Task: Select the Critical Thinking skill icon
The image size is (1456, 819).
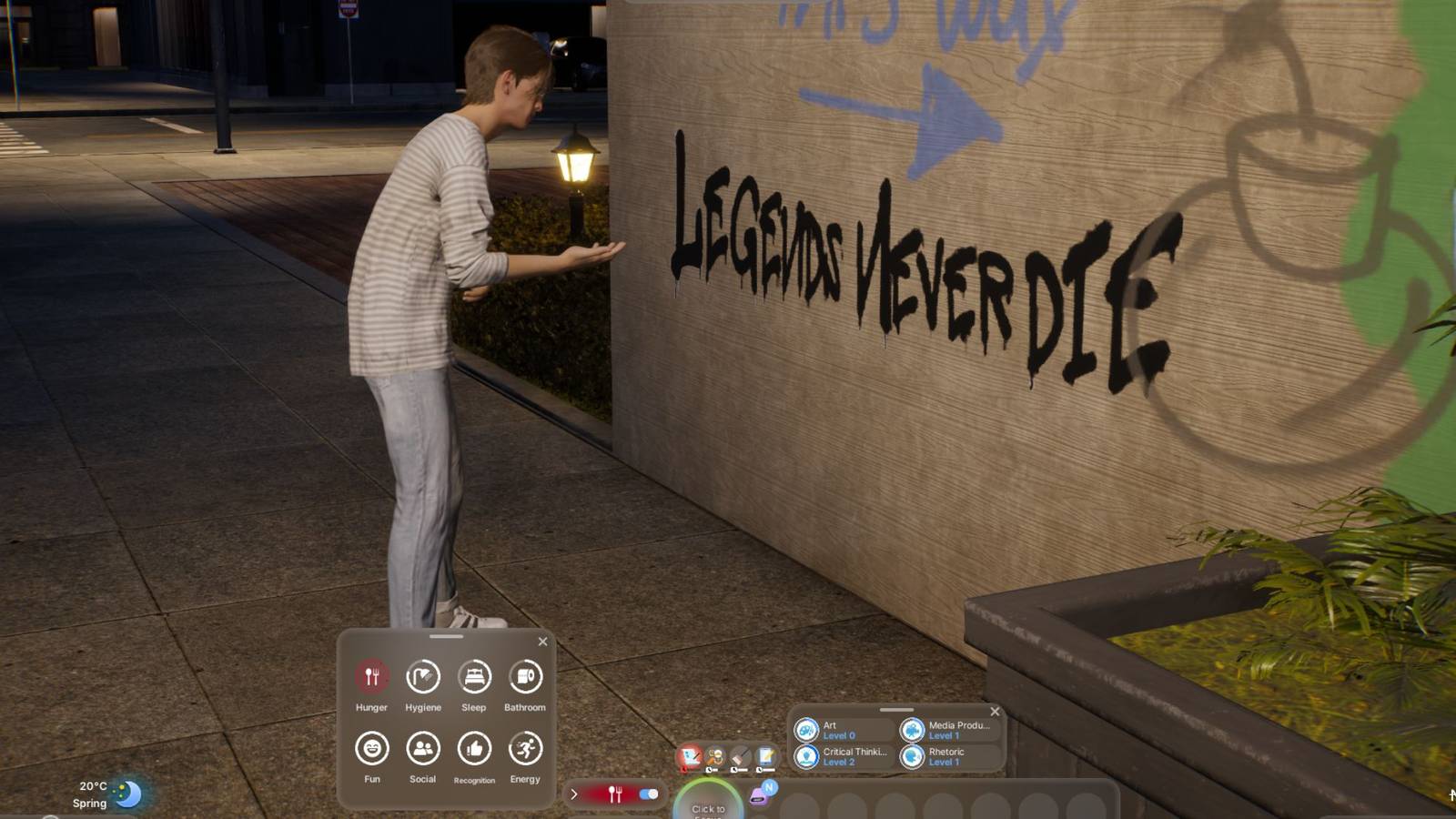Action: pos(807,756)
